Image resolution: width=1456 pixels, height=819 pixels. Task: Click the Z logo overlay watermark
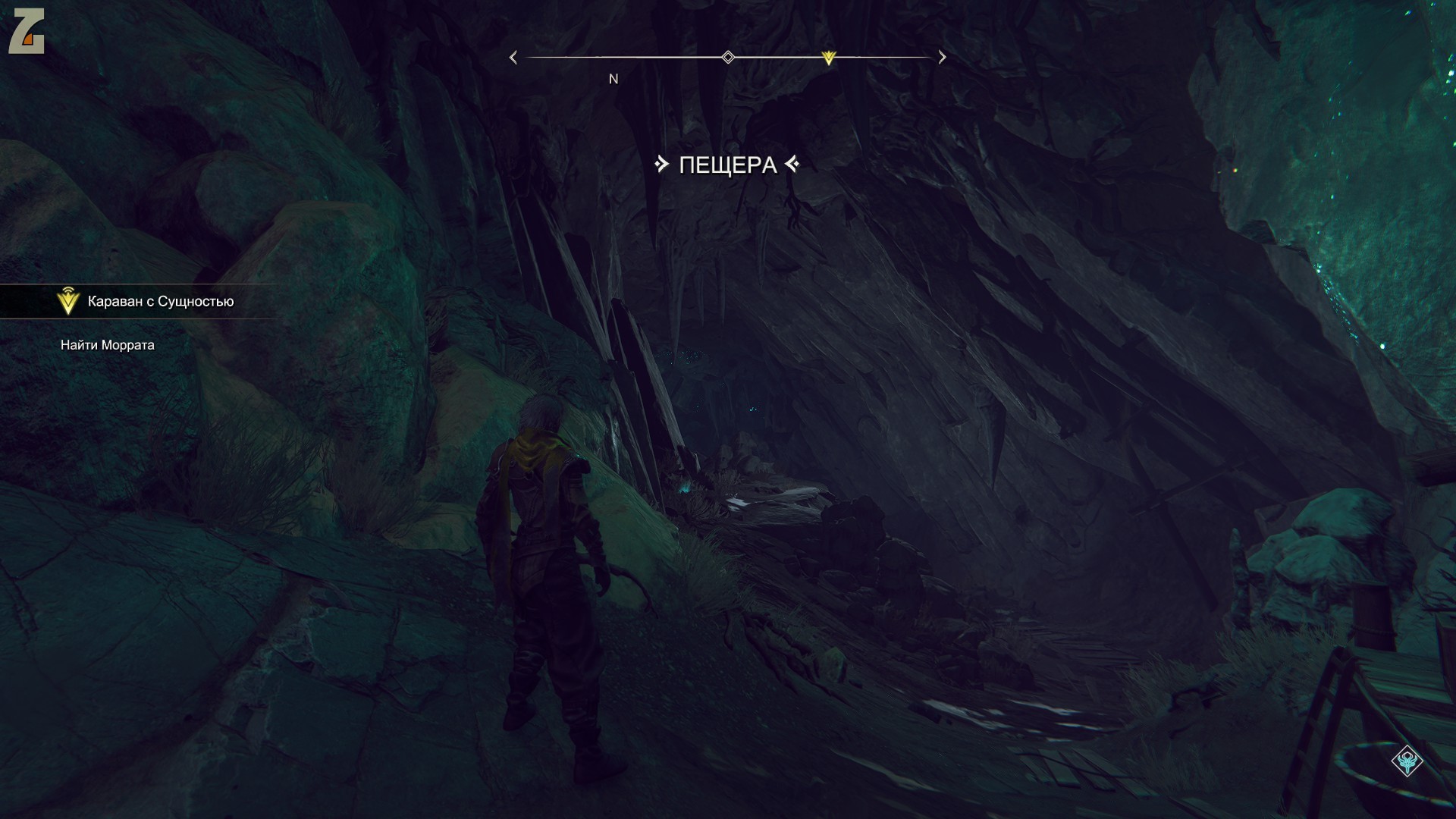[x=27, y=31]
